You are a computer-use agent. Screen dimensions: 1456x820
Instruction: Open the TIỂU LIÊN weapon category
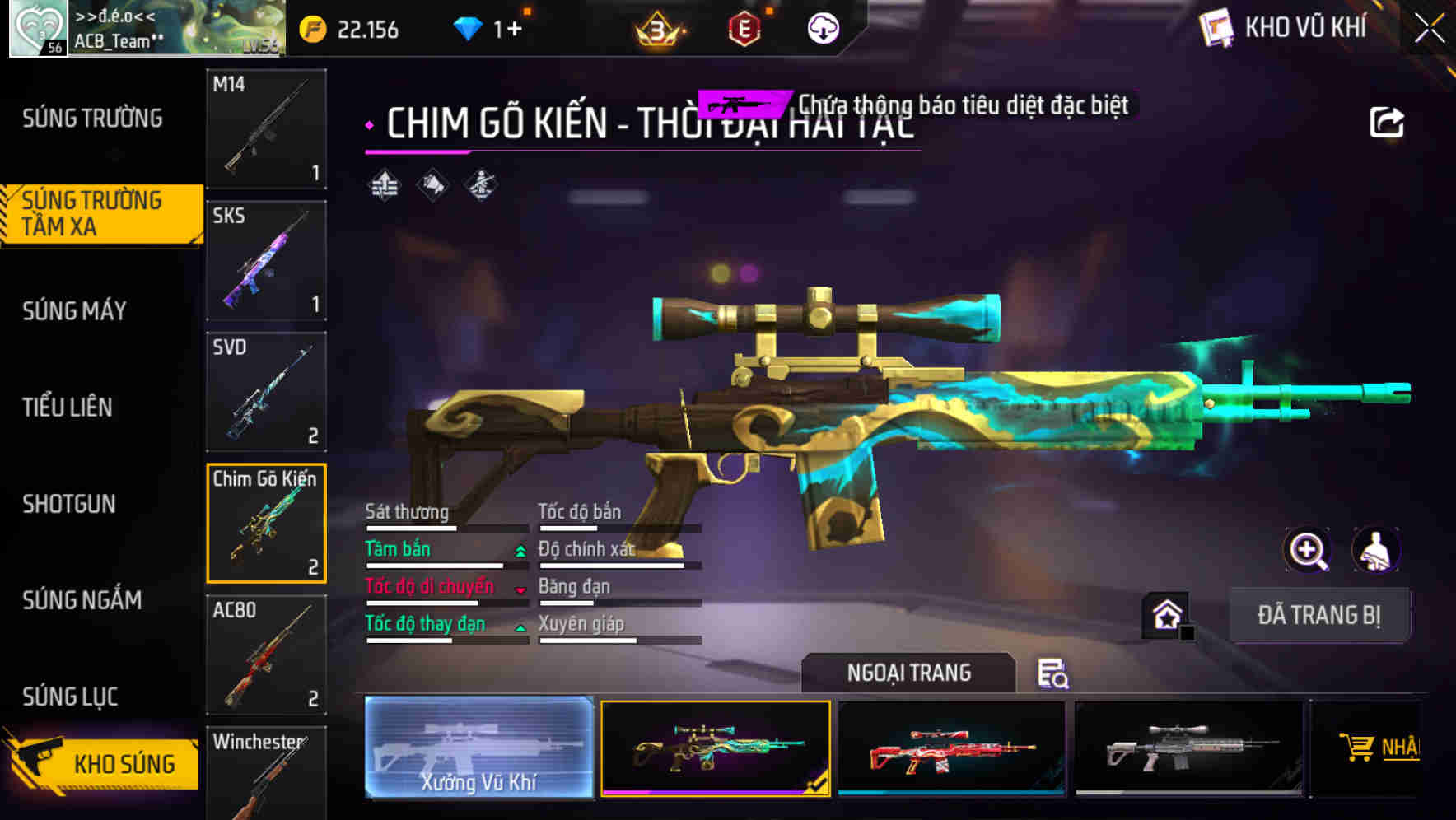click(x=68, y=407)
